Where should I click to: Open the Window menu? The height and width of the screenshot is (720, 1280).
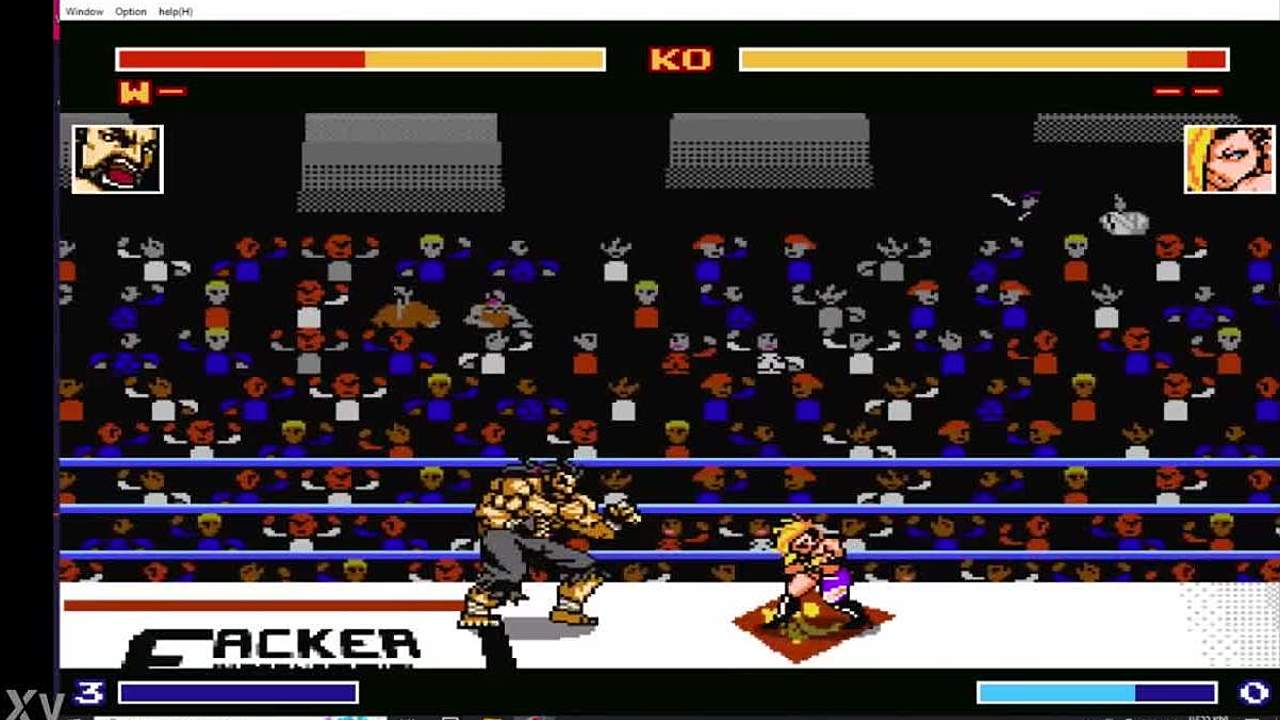(x=84, y=11)
